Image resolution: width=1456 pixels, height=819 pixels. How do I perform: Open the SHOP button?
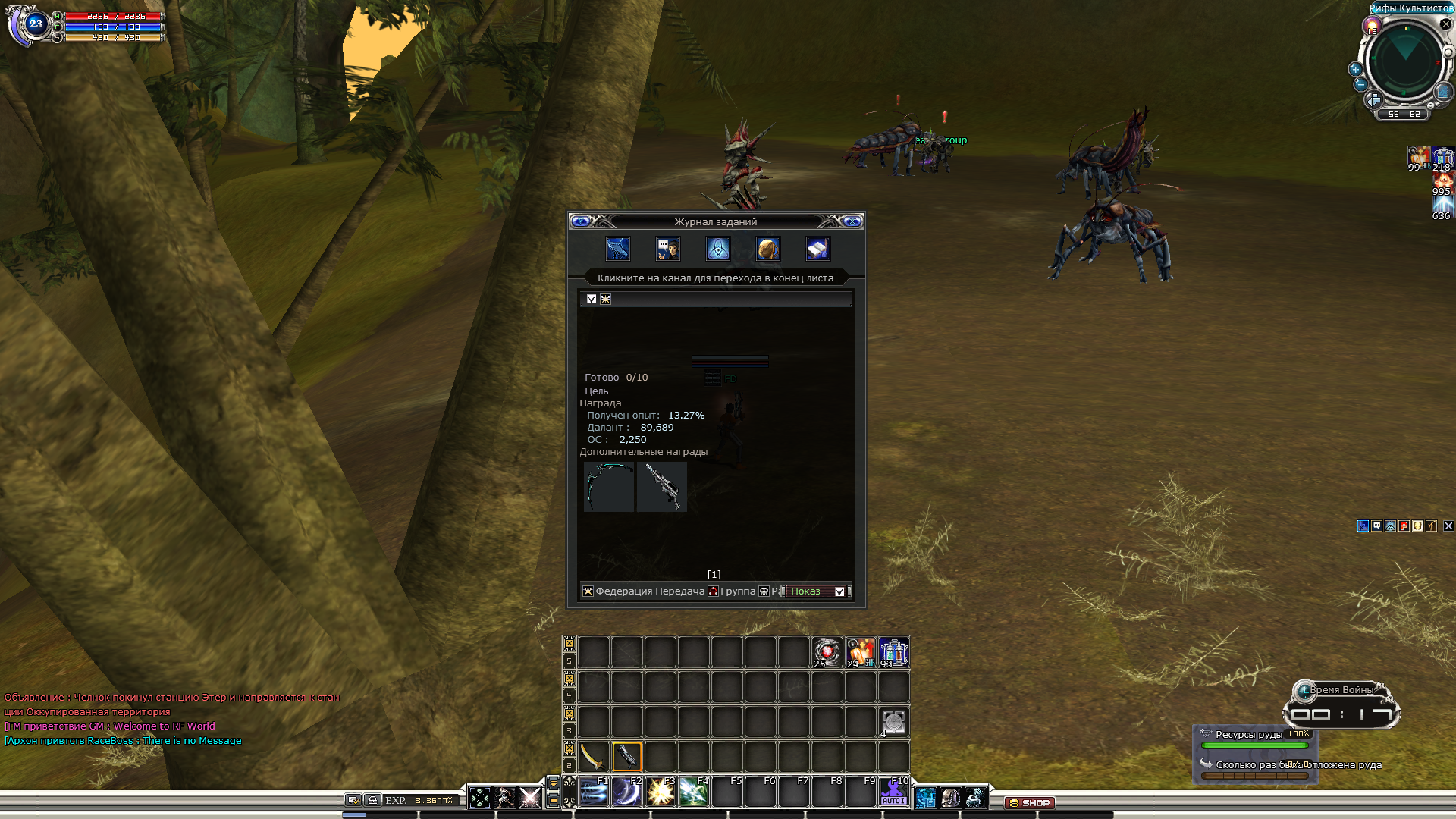1029,802
